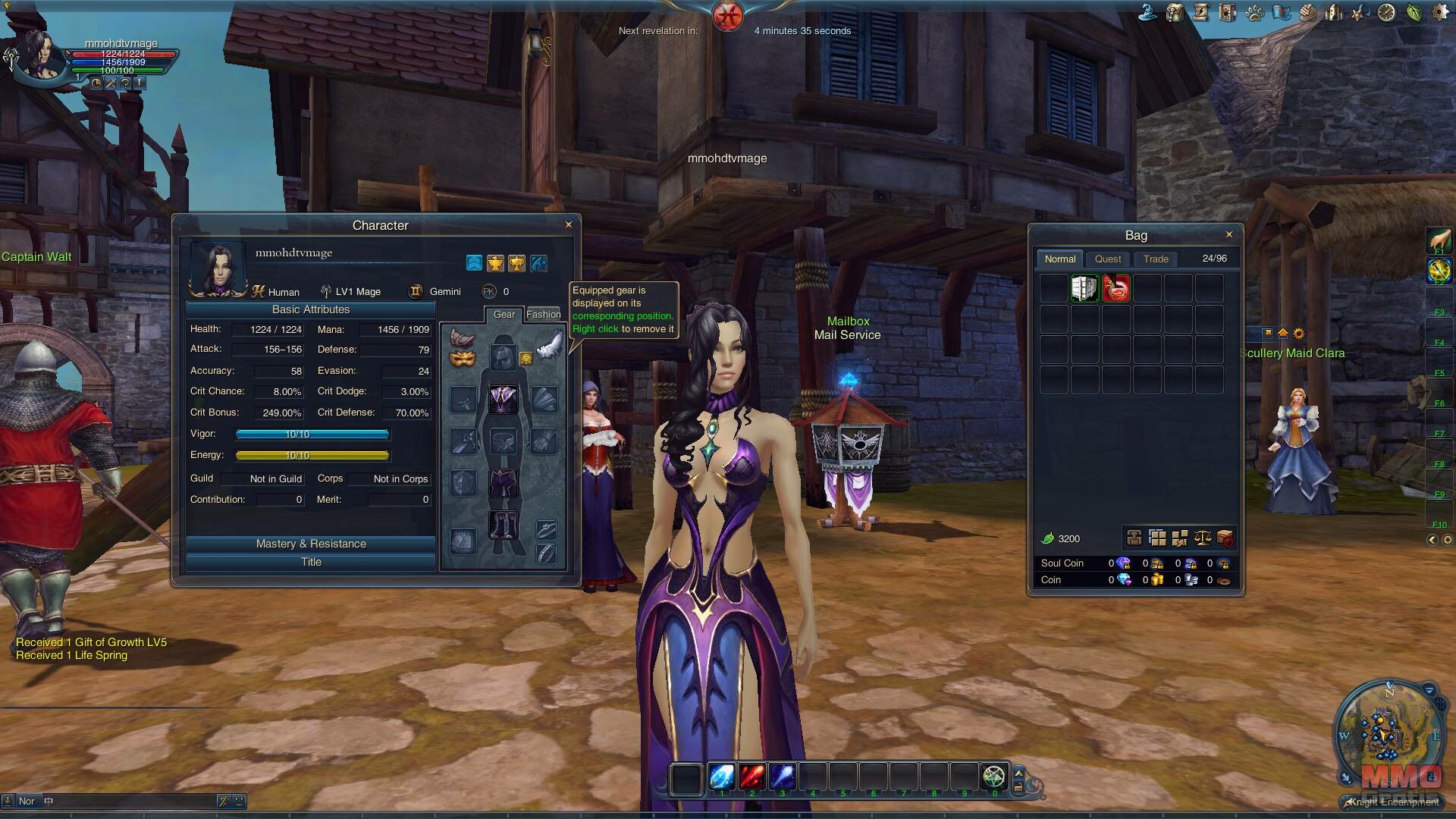Expand the Mastery & Resistance section
Viewport: 1456px width, 819px height.
tap(311, 544)
